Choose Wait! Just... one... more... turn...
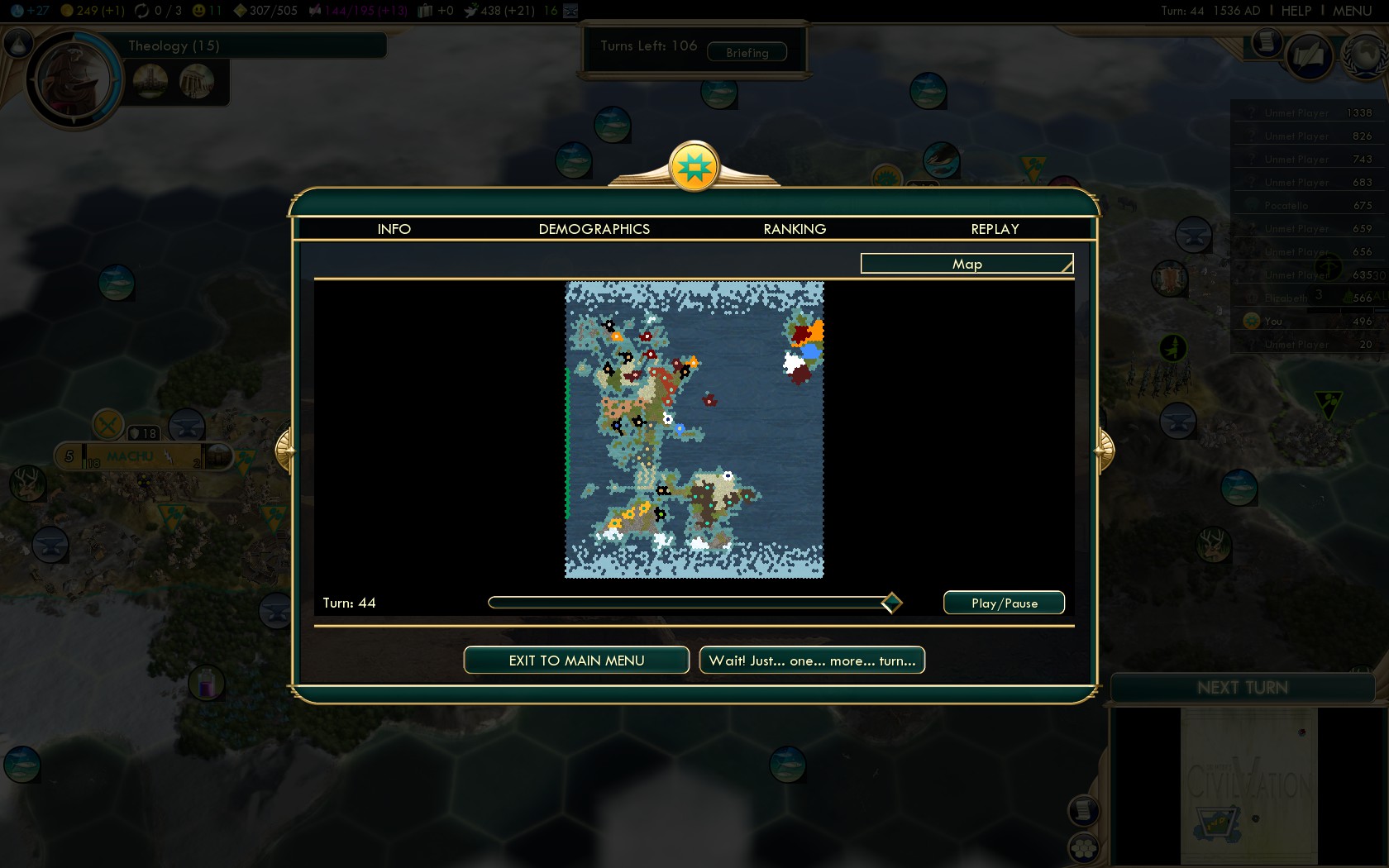The image size is (1389, 868). (x=812, y=661)
